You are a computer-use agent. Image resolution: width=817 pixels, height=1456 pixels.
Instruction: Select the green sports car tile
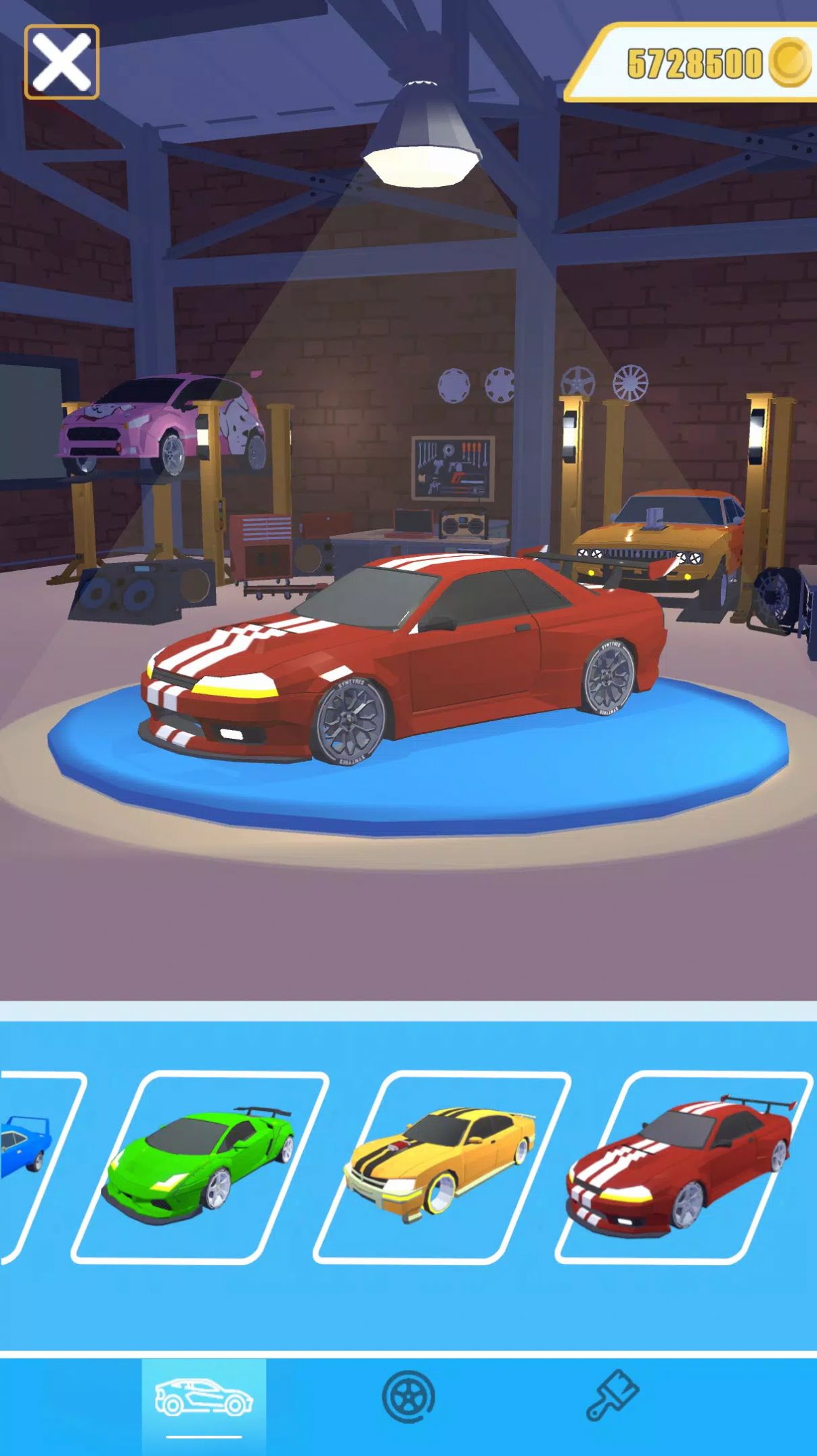click(200, 1166)
